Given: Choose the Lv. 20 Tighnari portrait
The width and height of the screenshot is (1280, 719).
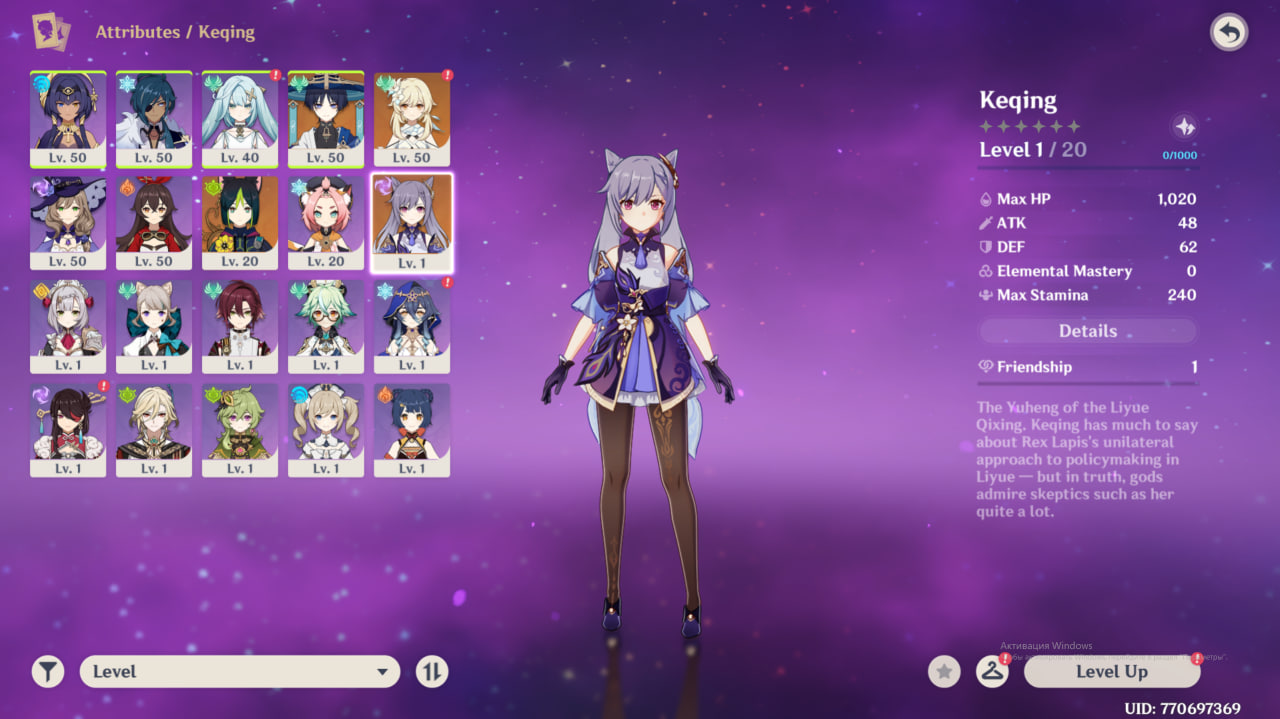Looking at the screenshot, I should pyautogui.click(x=240, y=222).
